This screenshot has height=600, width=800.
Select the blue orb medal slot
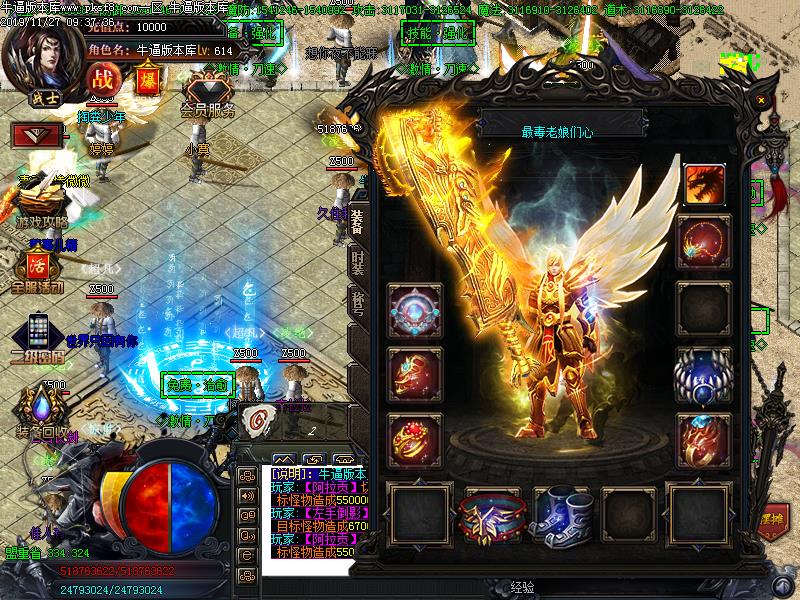coord(703,373)
